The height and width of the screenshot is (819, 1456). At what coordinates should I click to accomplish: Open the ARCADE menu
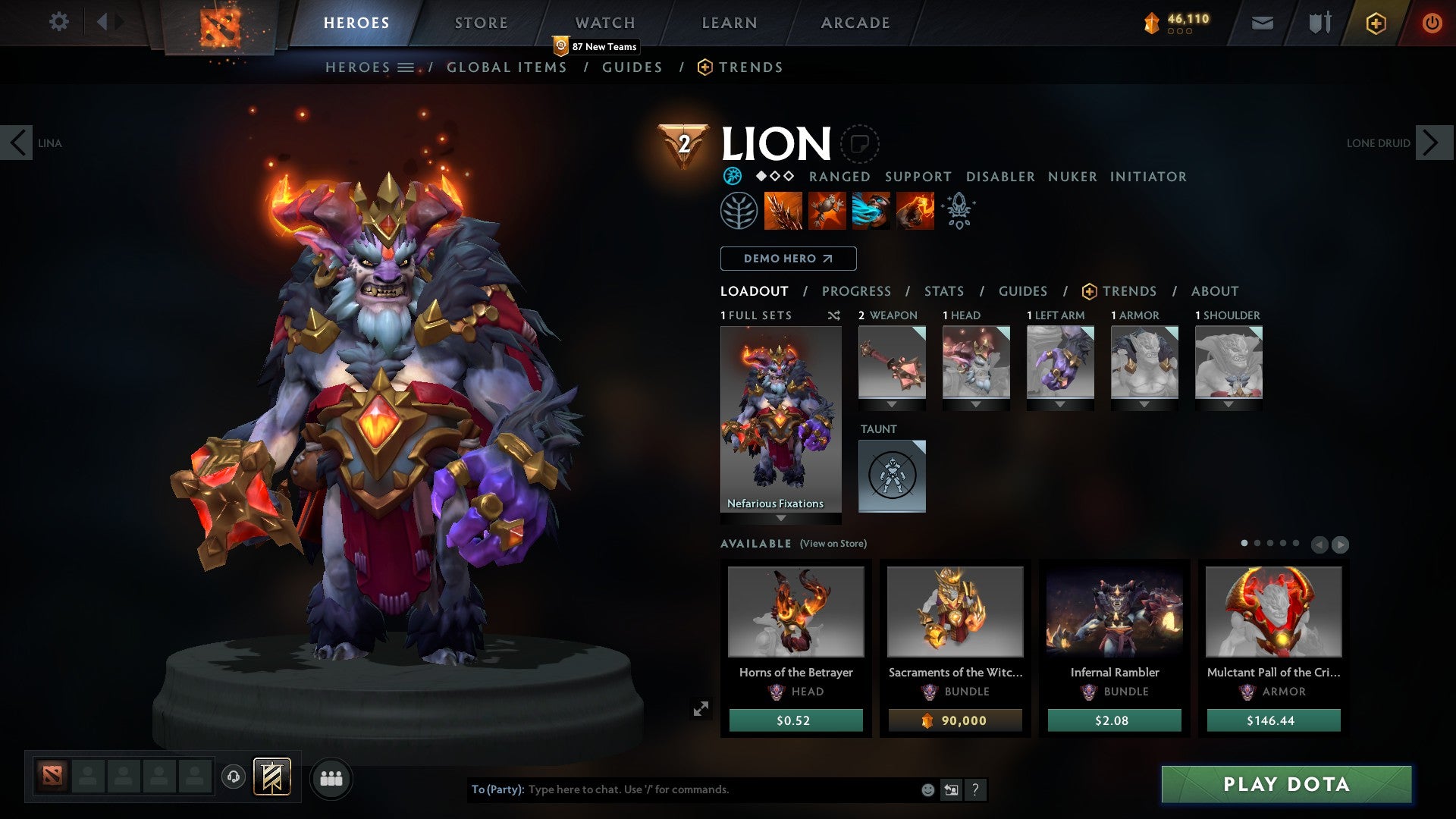click(x=855, y=22)
